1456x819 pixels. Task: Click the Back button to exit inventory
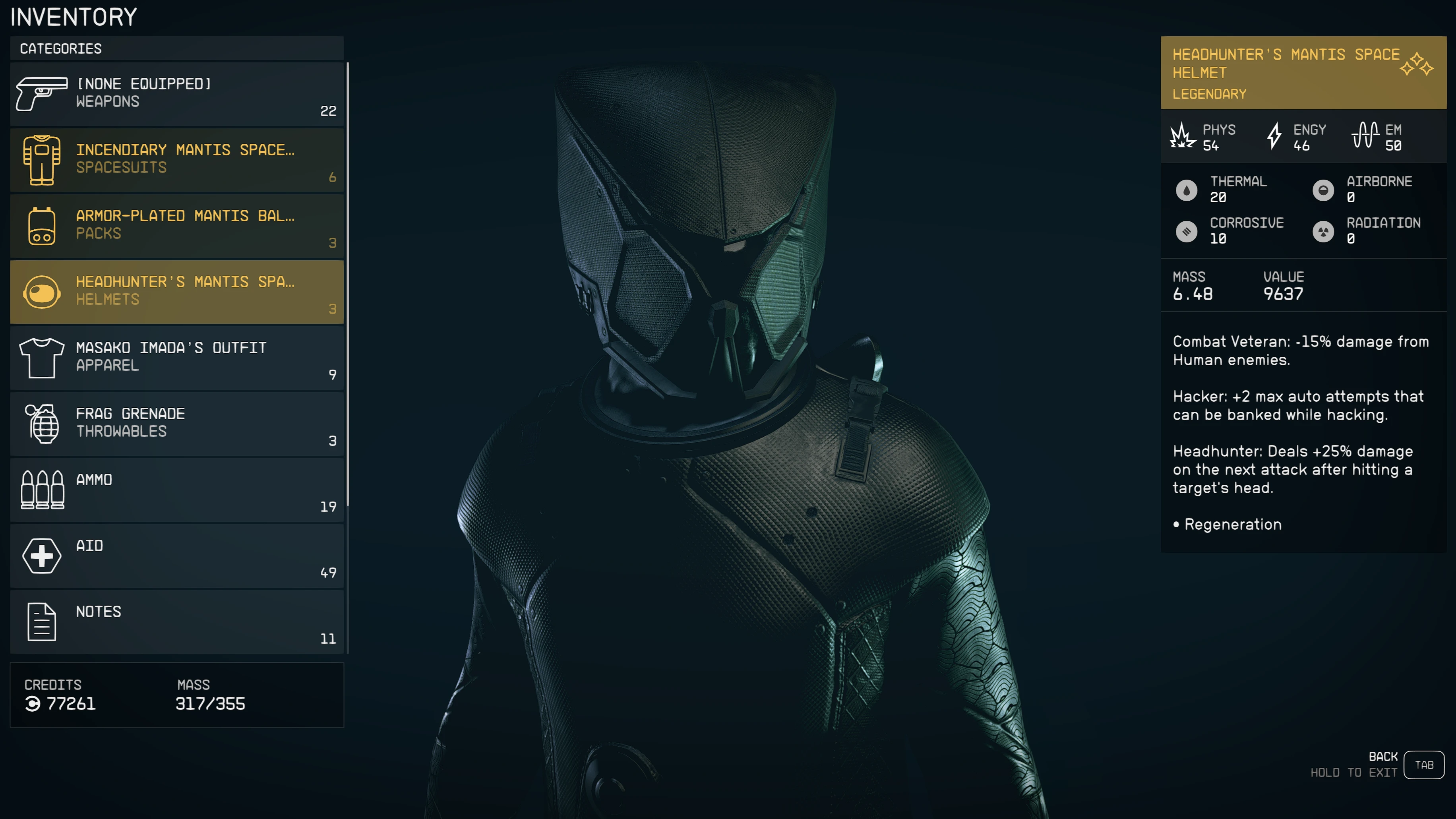(x=1423, y=765)
